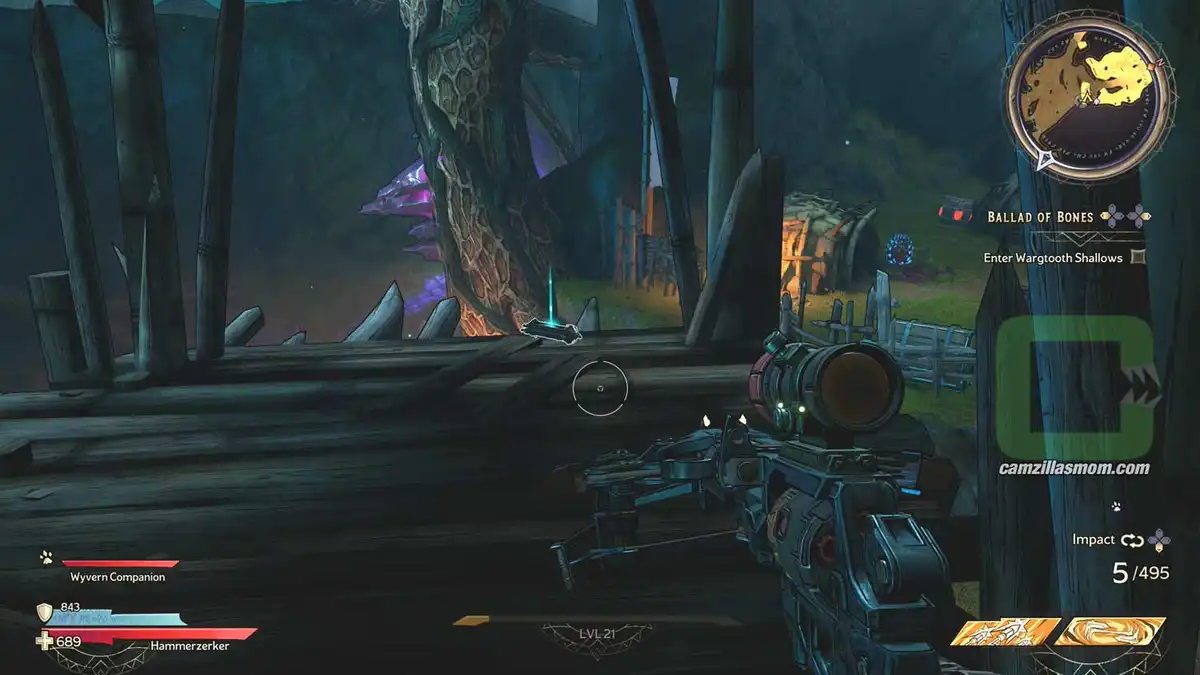Click the four-diamond weapon slot selector
1200x675 pixels.
pyautogui.click(x=1159, y=540)
